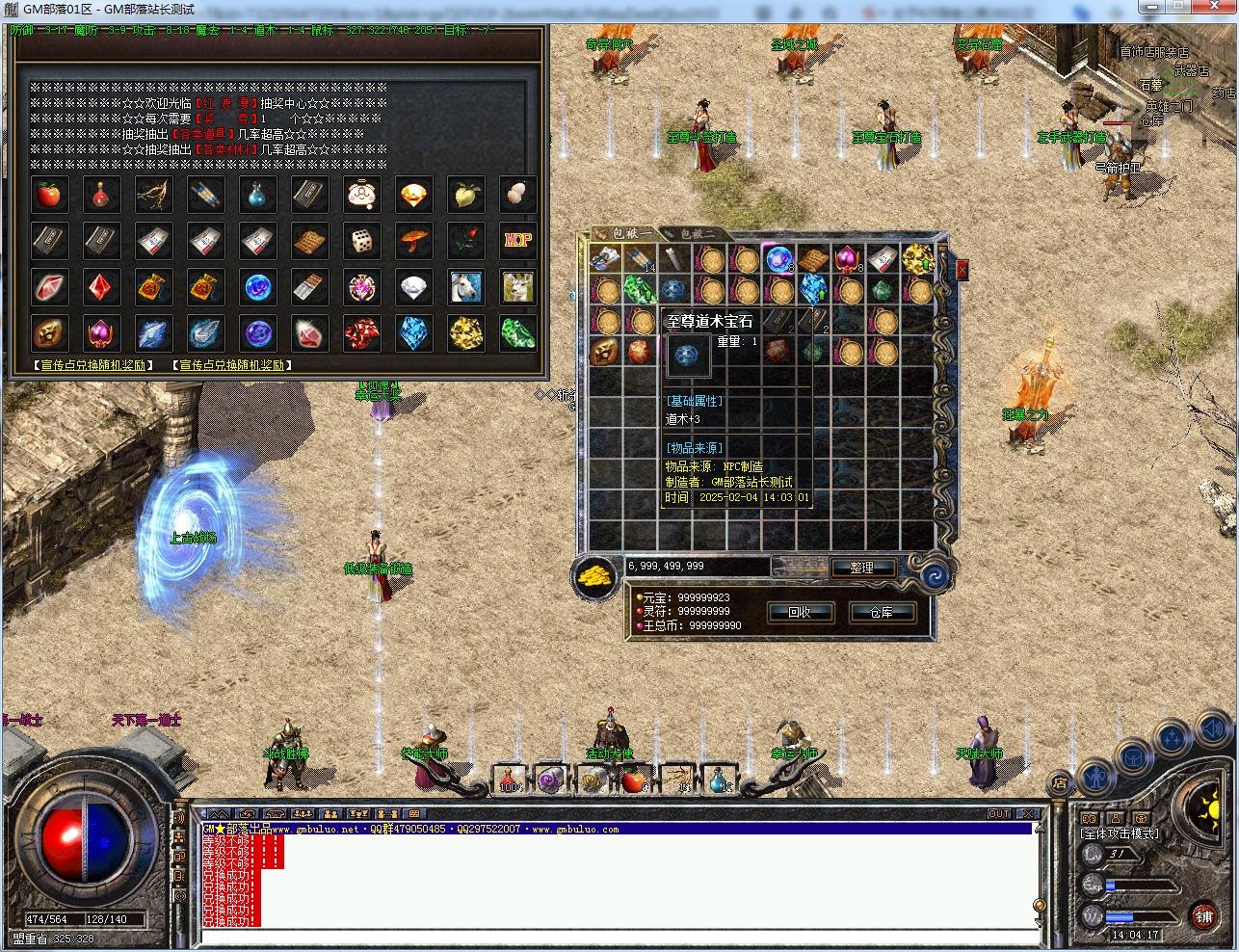This screenshot has height=952, width=1239.
Task: Pick the orange mushroom prize icon
Action: [413, 241]
